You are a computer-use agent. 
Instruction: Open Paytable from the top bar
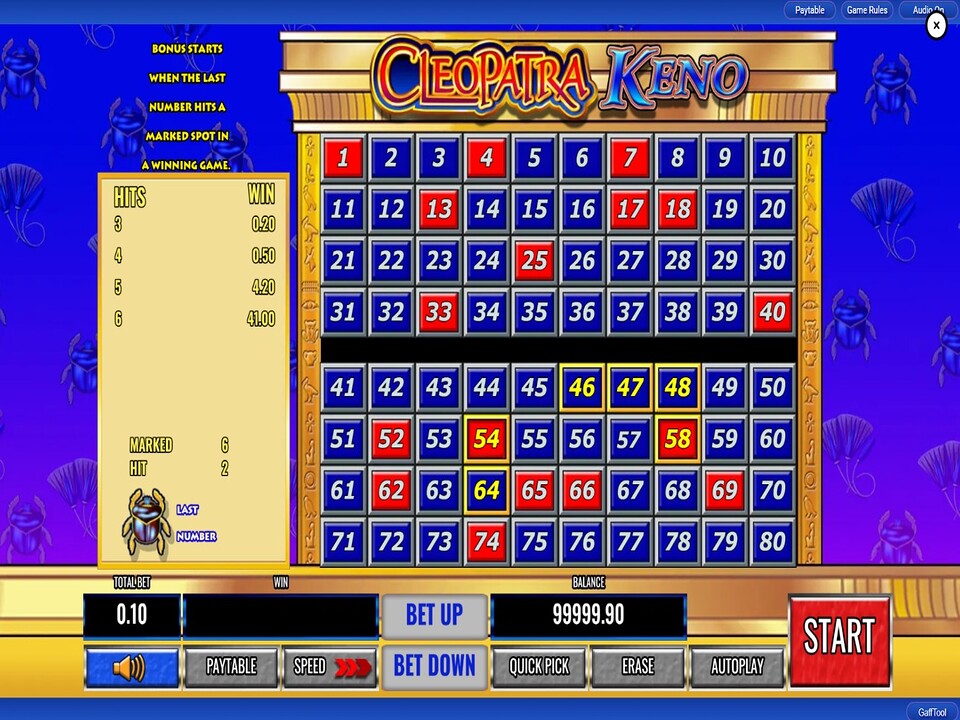[x=810, y=10]
